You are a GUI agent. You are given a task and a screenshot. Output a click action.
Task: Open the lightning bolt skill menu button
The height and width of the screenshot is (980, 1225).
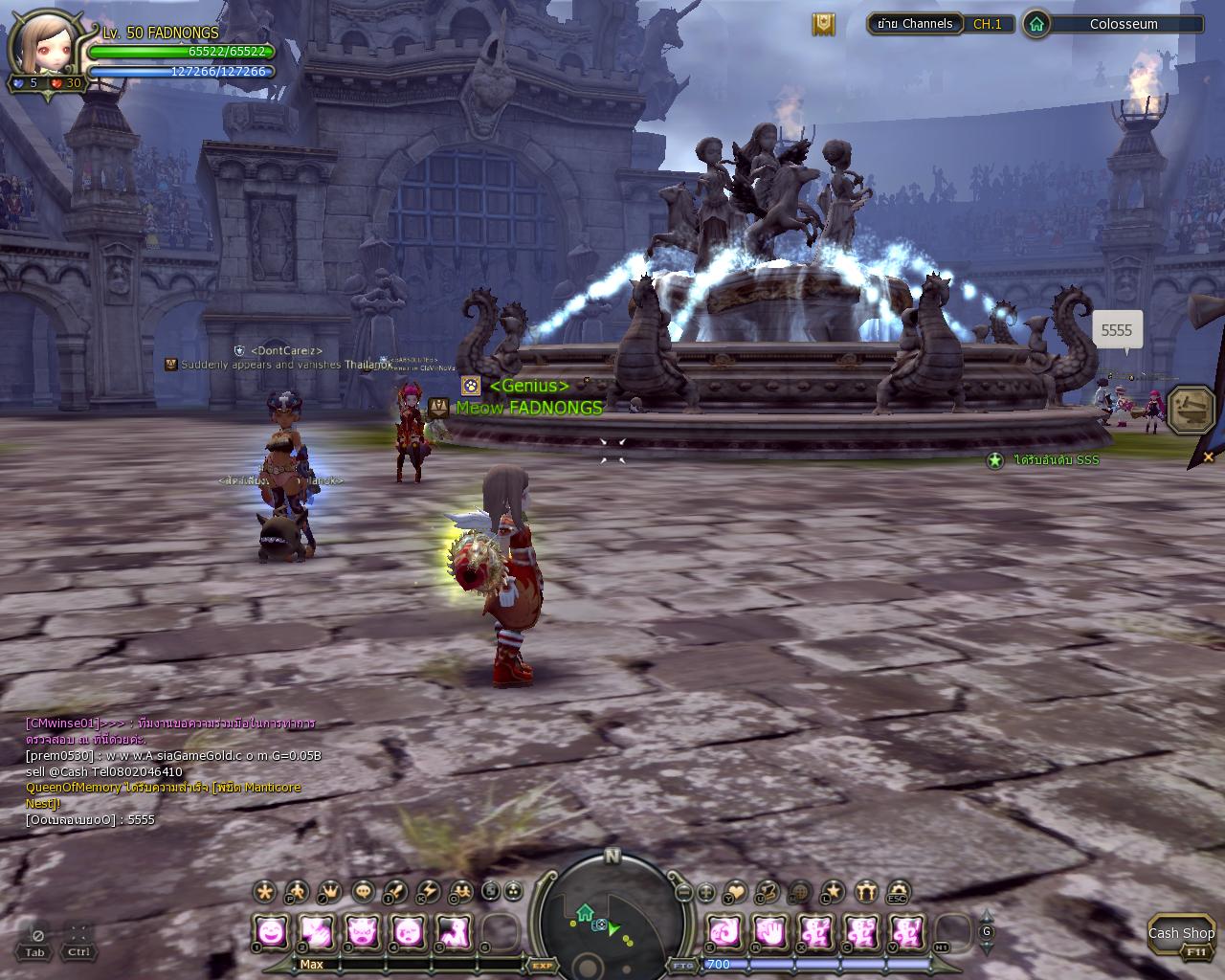[x=429, y=892]
